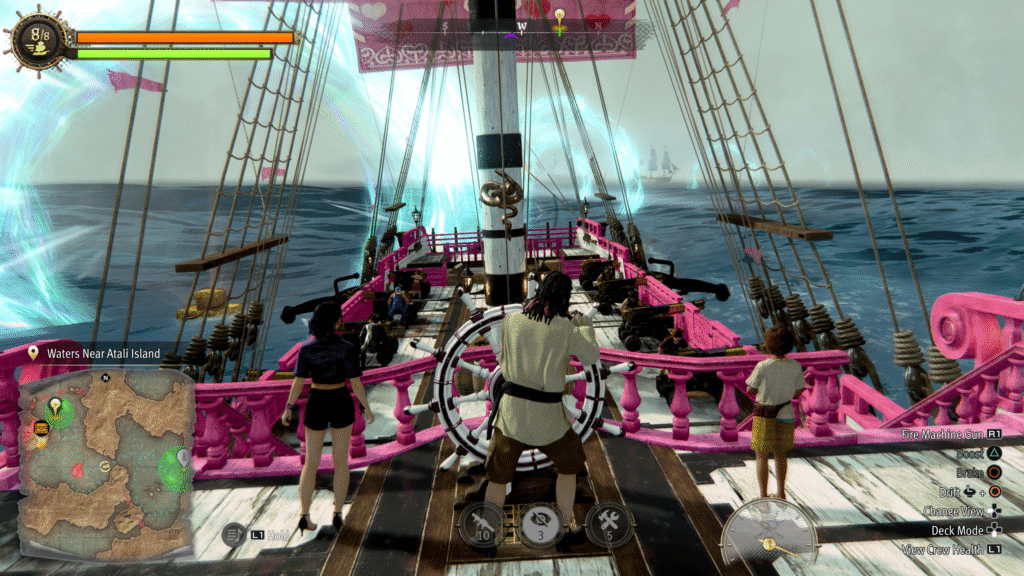The image size is (1024, 576).
Task: Open the Atali Island sea minimap
Action: coord(107,465)
